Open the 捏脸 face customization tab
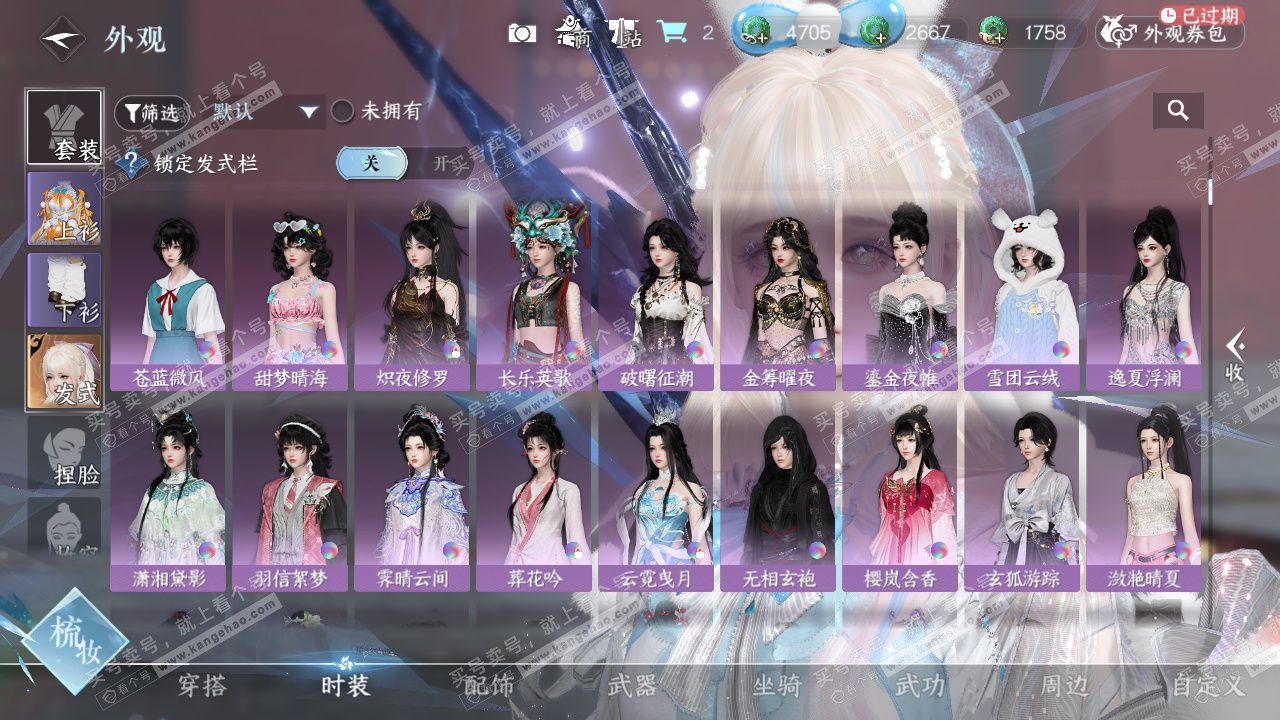Screen dimensions: 1280x720 [64, 453]
